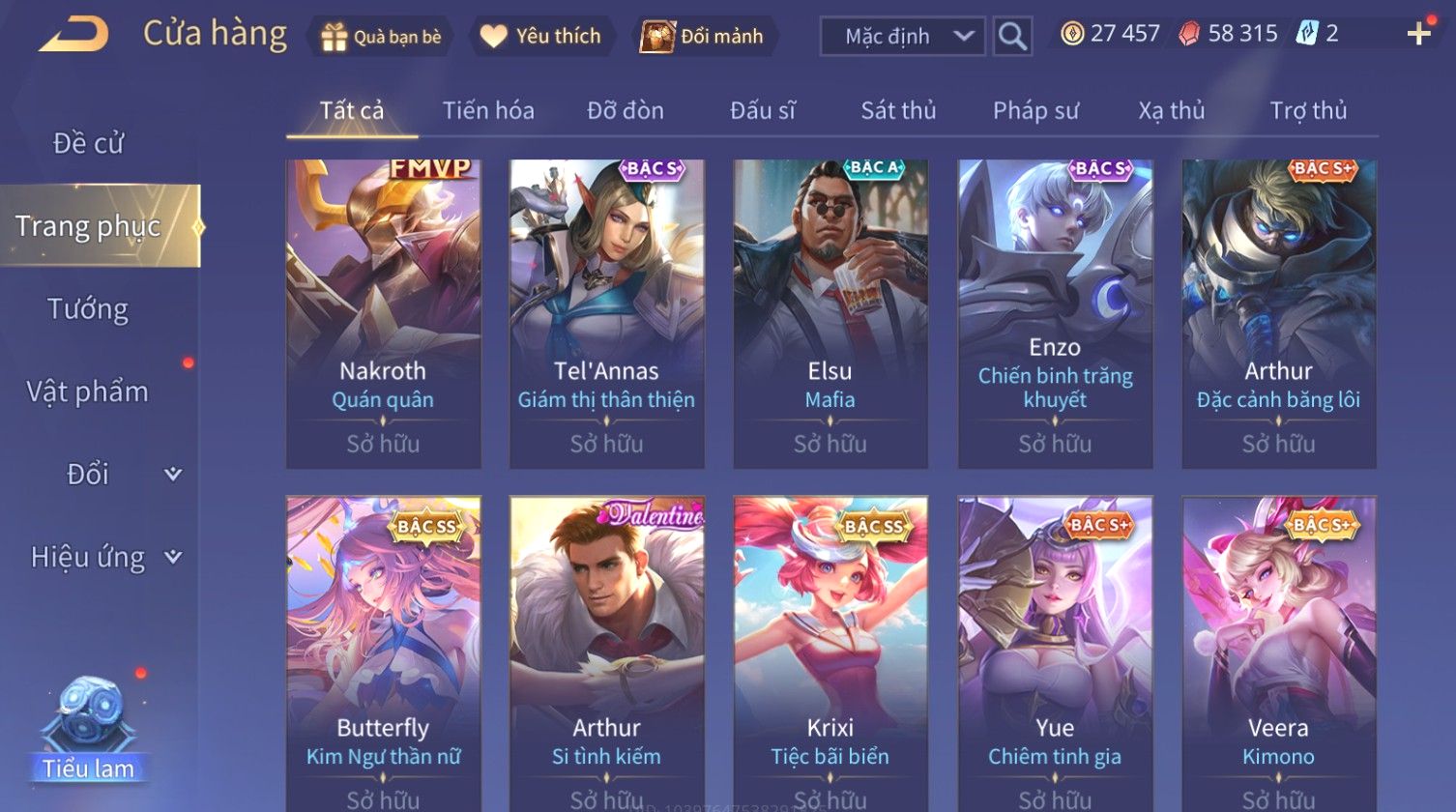Open Quà bạn bè gift menu
This screenshot has height=812, width=1456.
(381, 37)
